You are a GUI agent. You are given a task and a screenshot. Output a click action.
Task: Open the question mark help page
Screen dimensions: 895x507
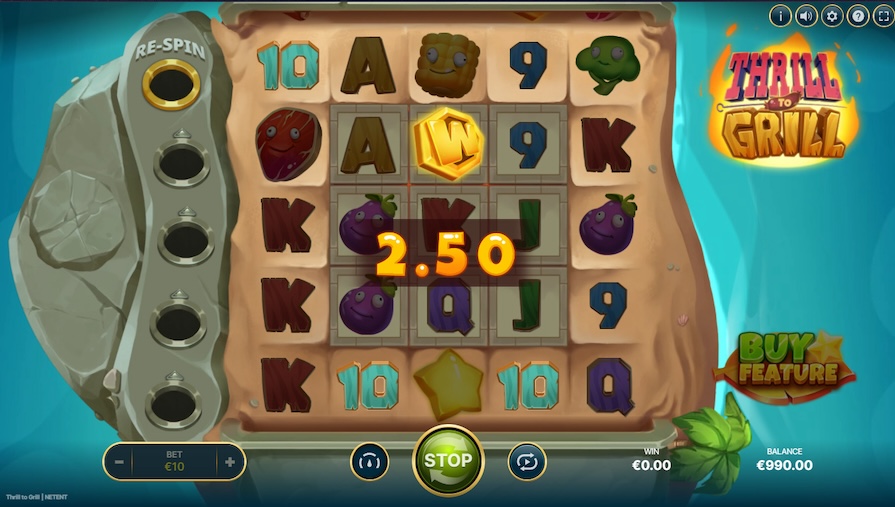pyautogui.click(x=858, y=15)
